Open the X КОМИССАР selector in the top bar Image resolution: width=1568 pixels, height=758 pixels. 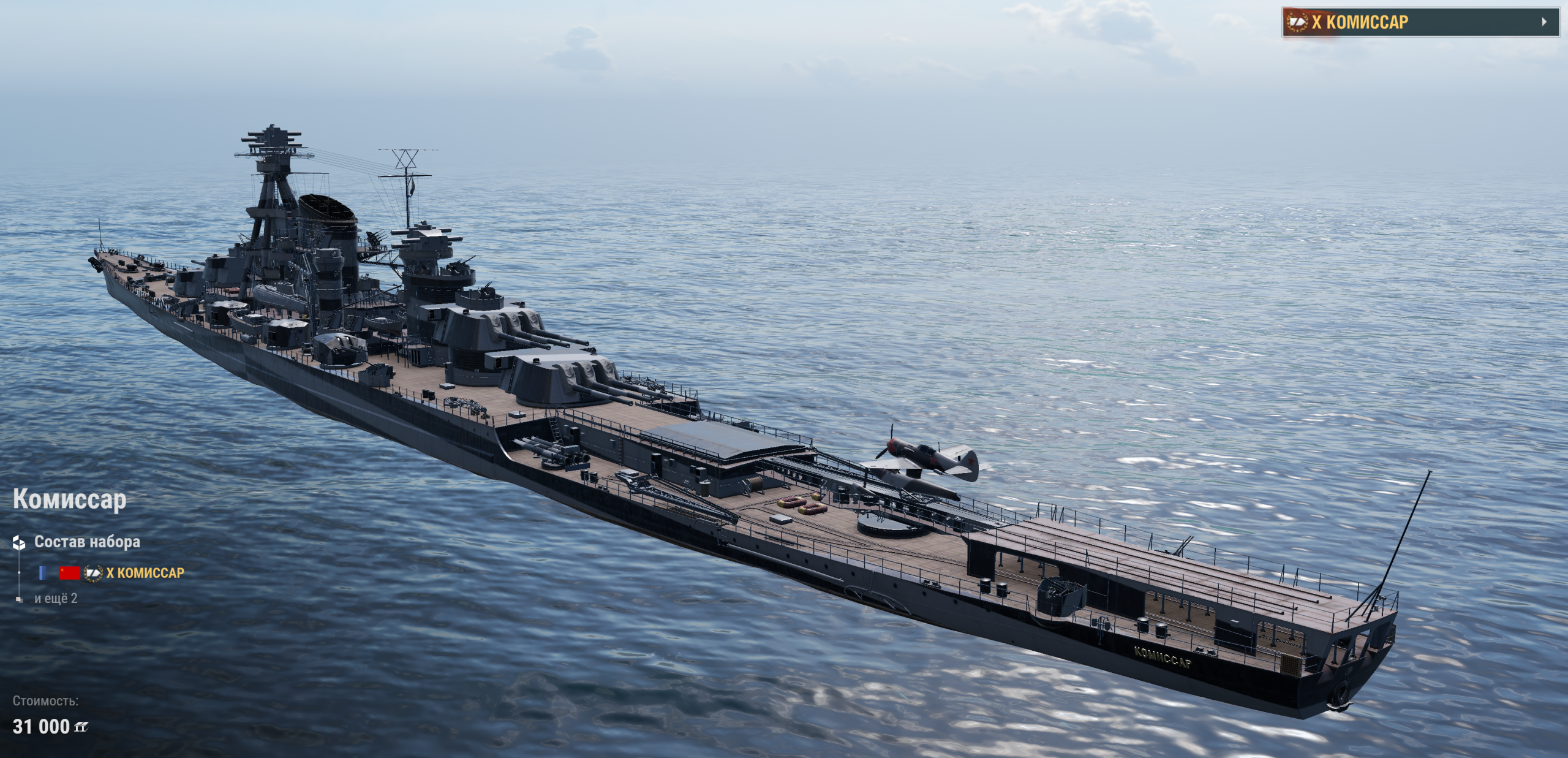coord(1420,22)
